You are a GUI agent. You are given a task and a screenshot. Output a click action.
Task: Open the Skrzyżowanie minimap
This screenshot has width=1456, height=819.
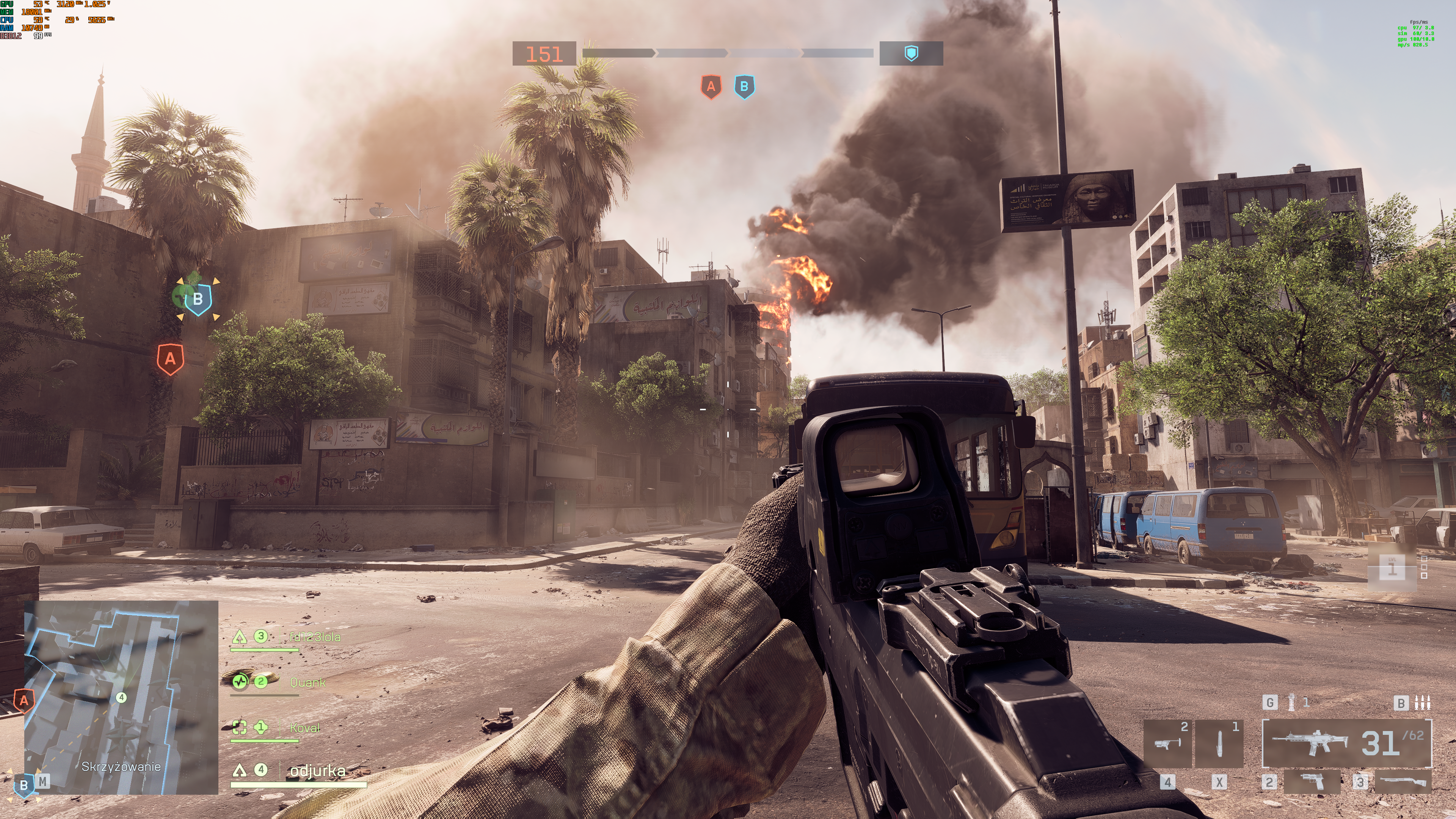pos(121,697)
